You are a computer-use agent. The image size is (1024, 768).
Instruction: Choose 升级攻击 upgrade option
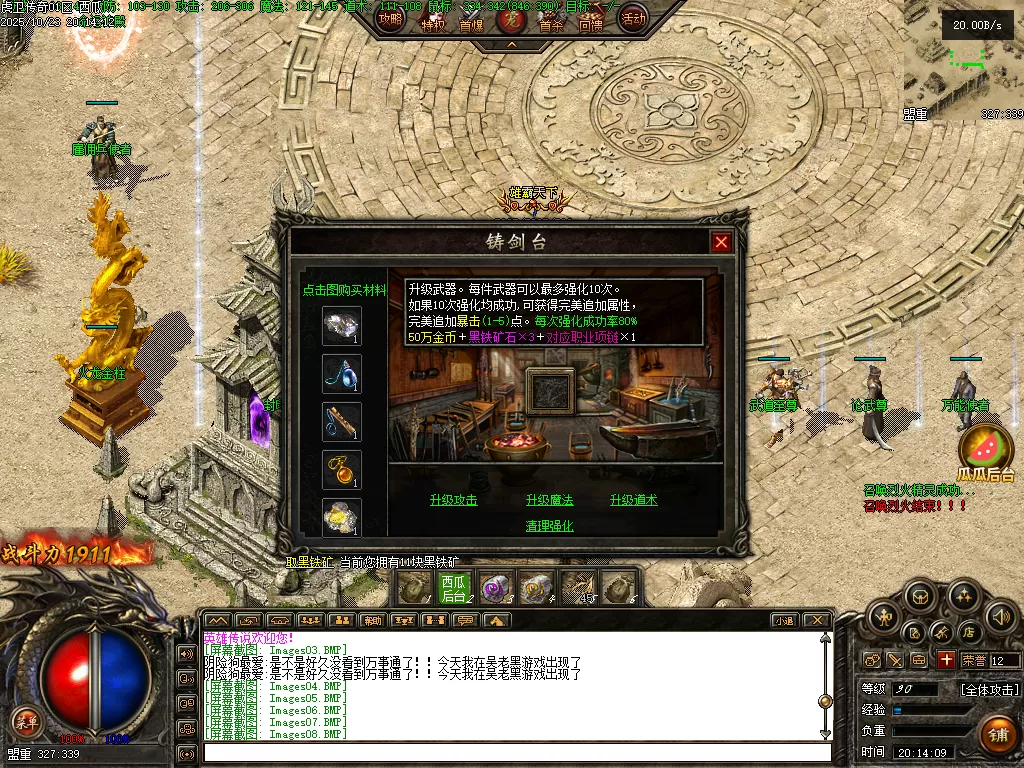[453, 500]
